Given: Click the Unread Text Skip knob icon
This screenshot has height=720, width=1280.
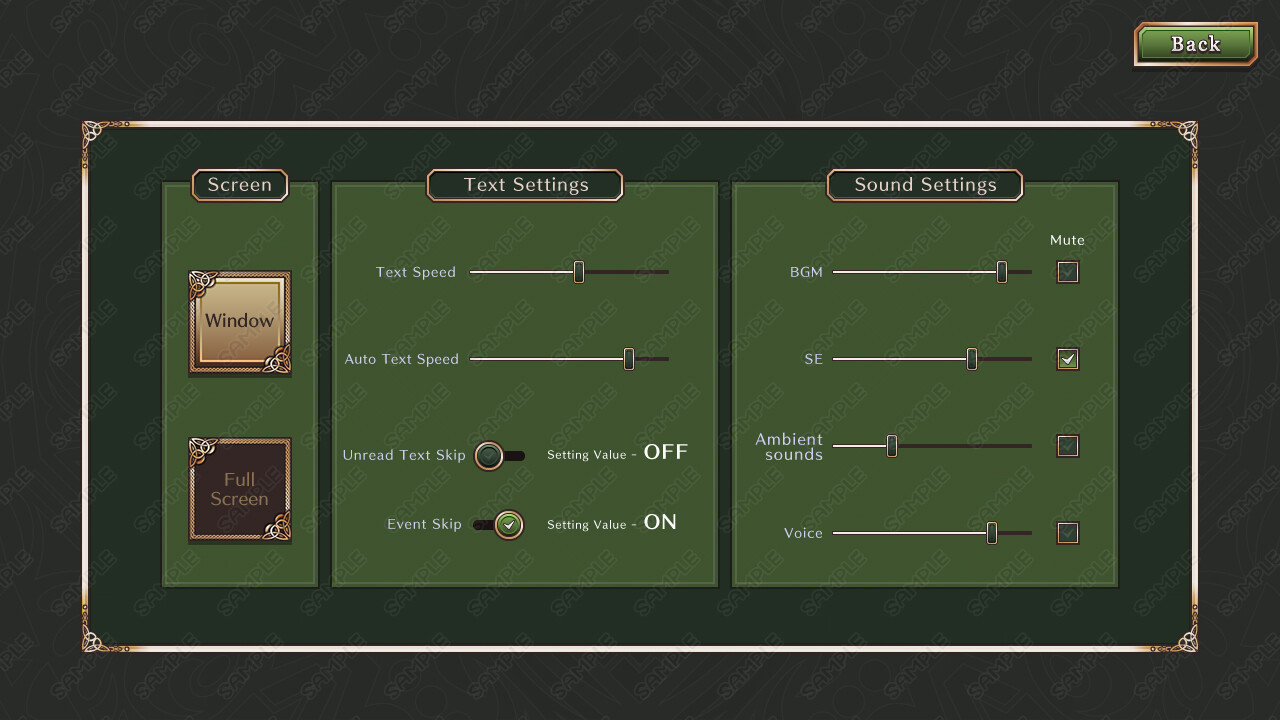Looking at the screenshot, I should click(x=489, y=456).
